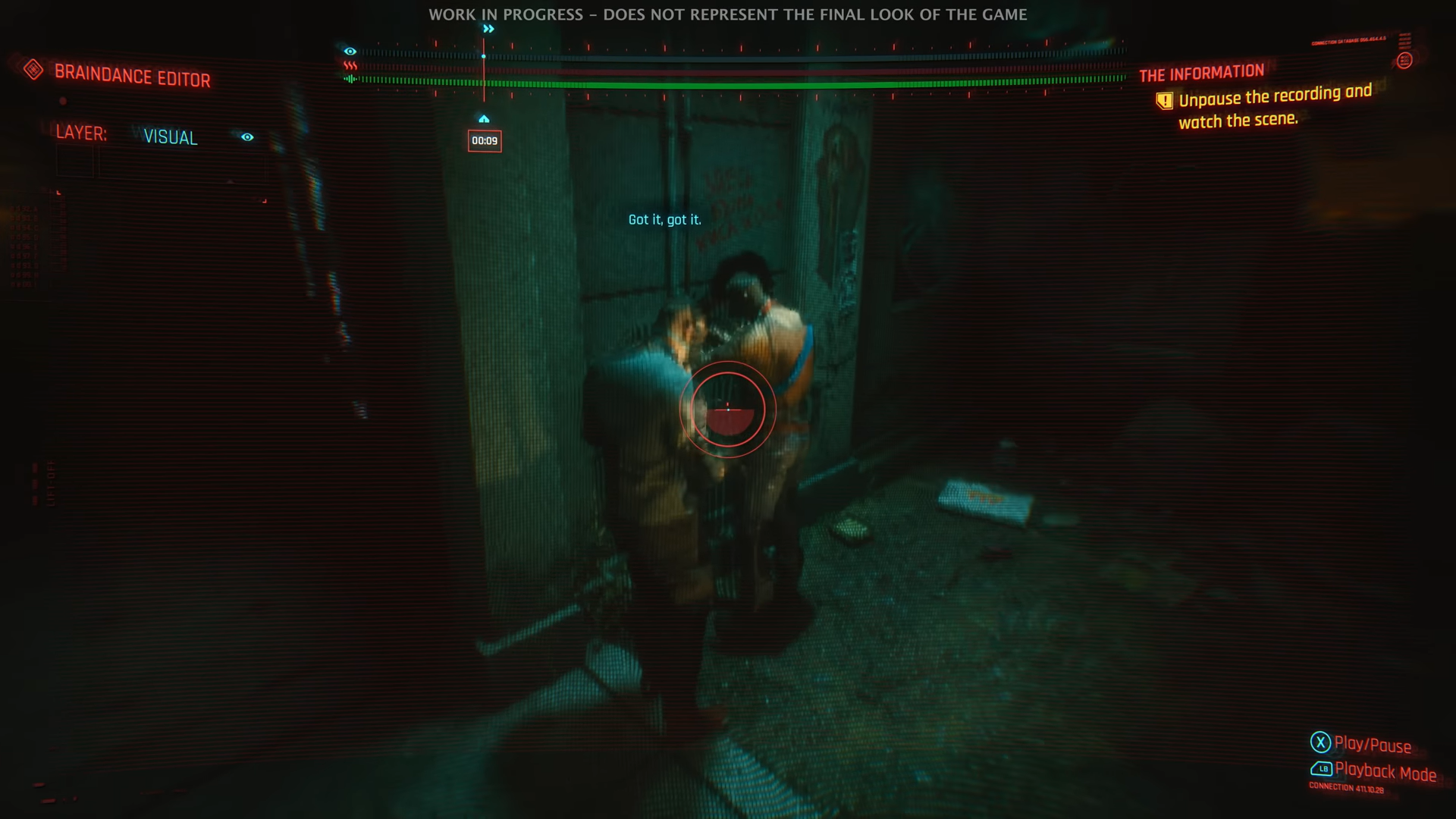Select the thermal layer heat-waves icon

350,66
